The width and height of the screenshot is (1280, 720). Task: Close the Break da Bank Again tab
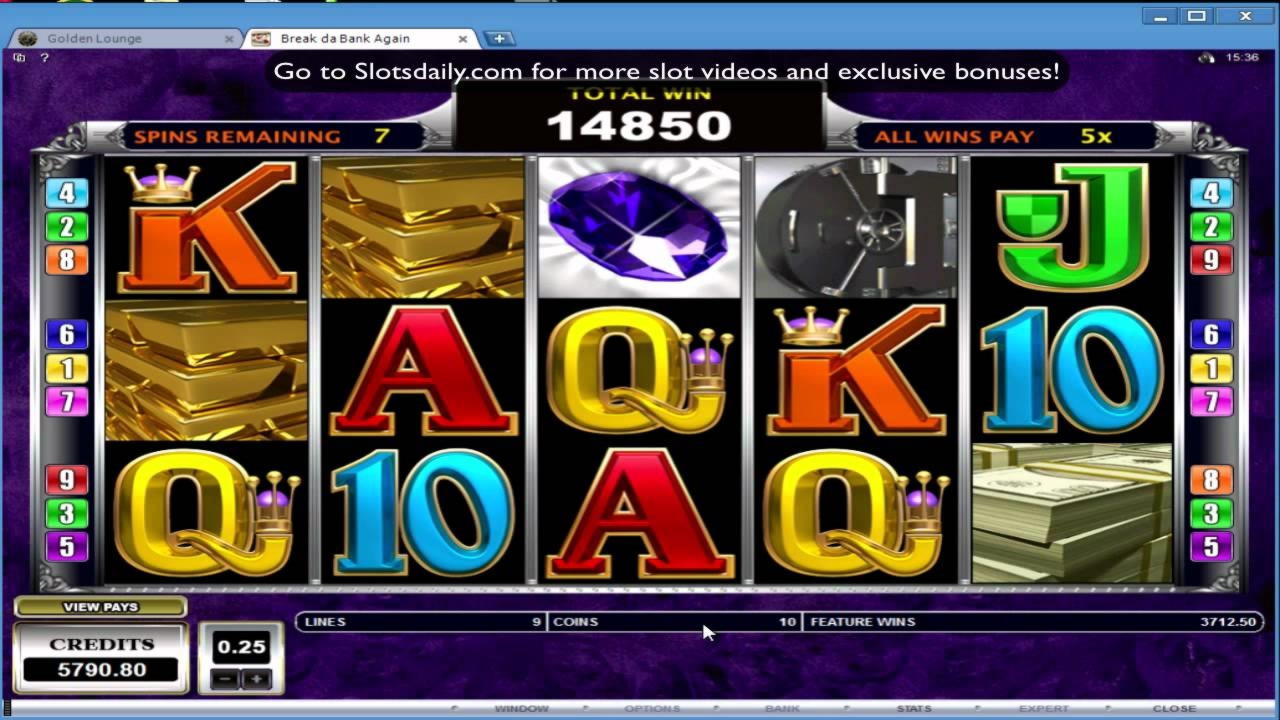tap(463, 39)
